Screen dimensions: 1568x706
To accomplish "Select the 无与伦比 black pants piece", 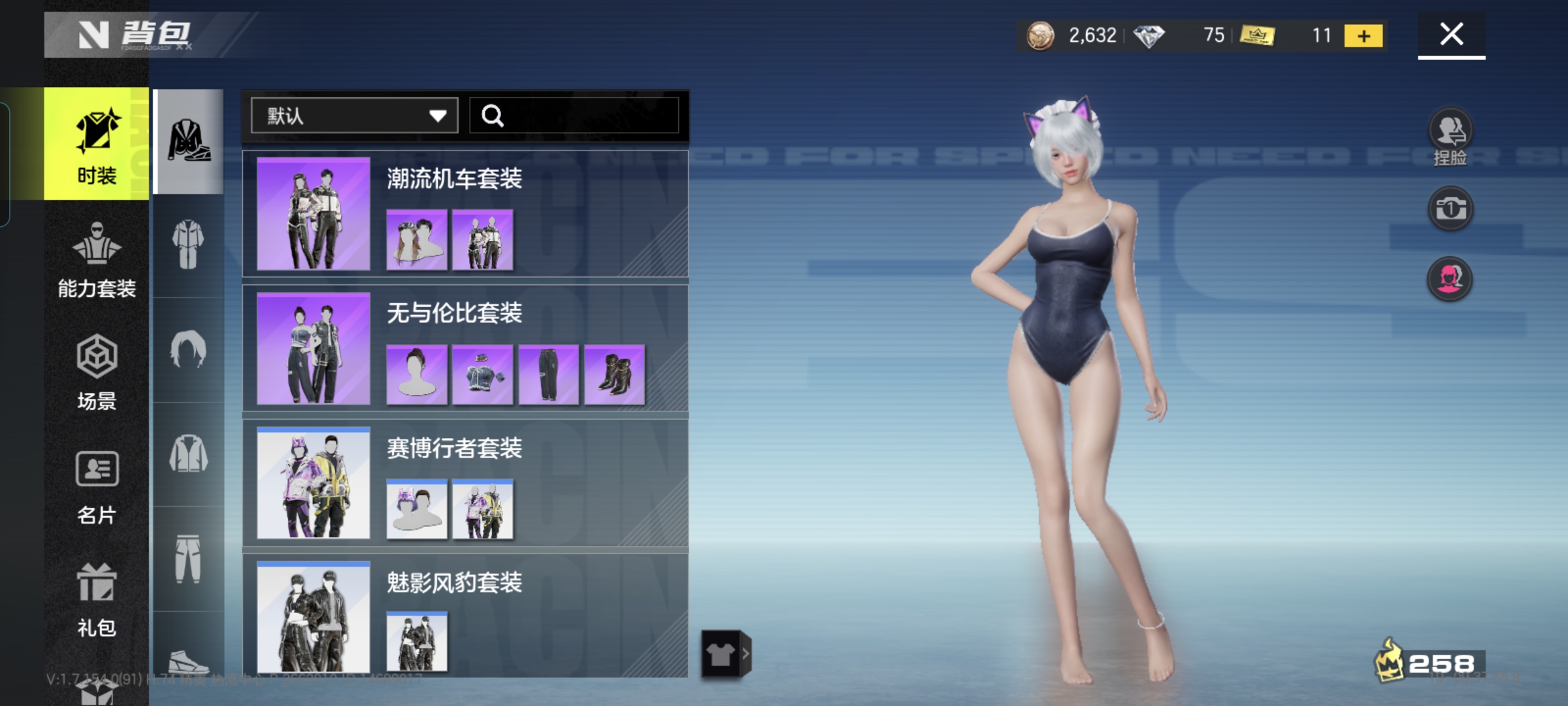I will coord(548,375).
